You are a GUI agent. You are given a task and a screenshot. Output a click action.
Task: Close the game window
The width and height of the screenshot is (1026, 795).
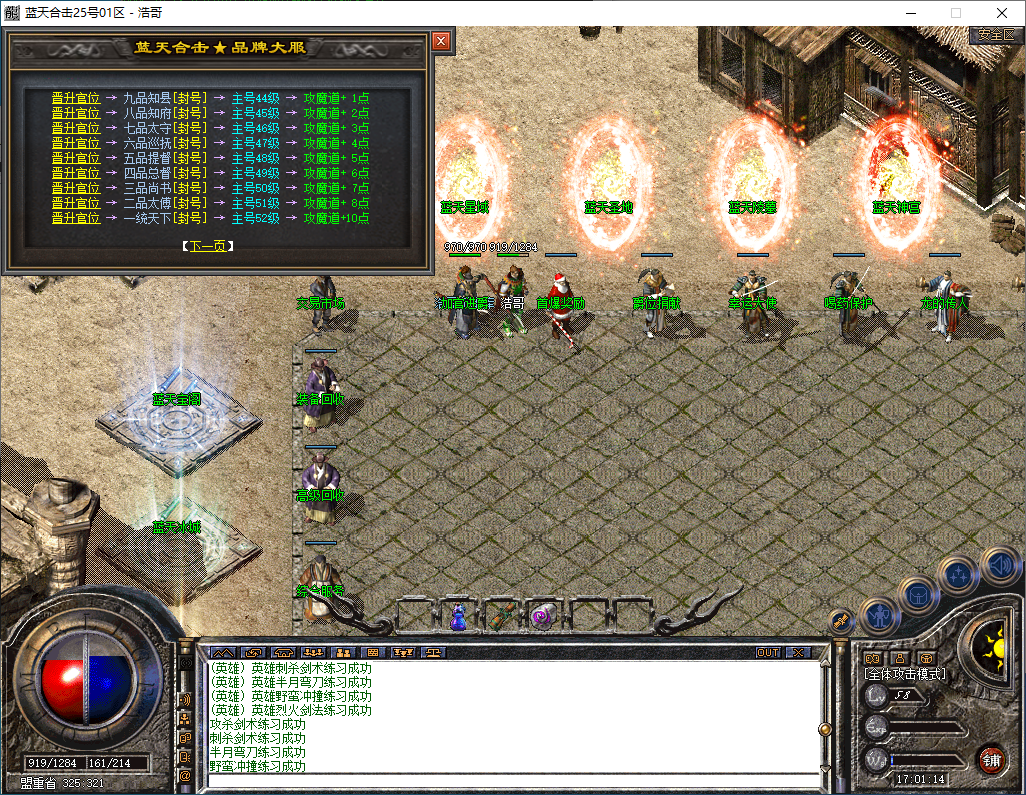click(x=1002, y=13)
